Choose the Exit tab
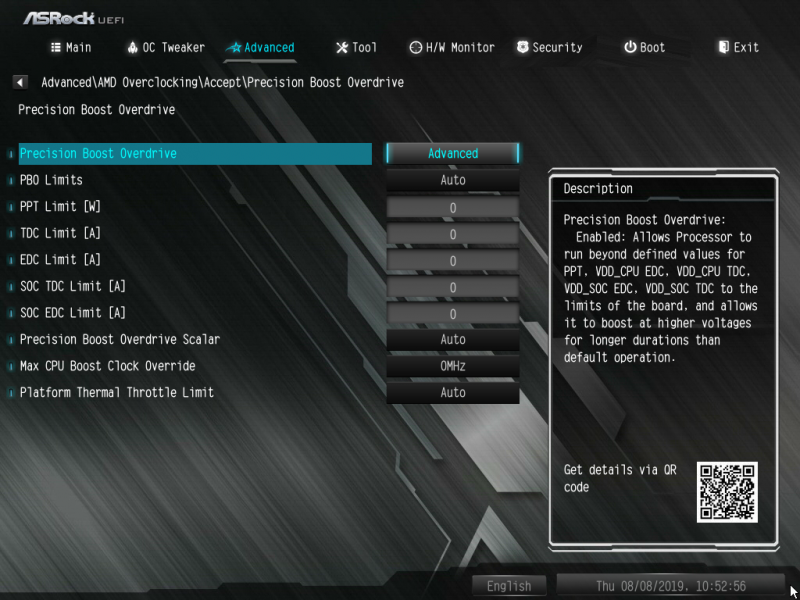The width and height of the screenshot is (800, 600). point(738,47)
